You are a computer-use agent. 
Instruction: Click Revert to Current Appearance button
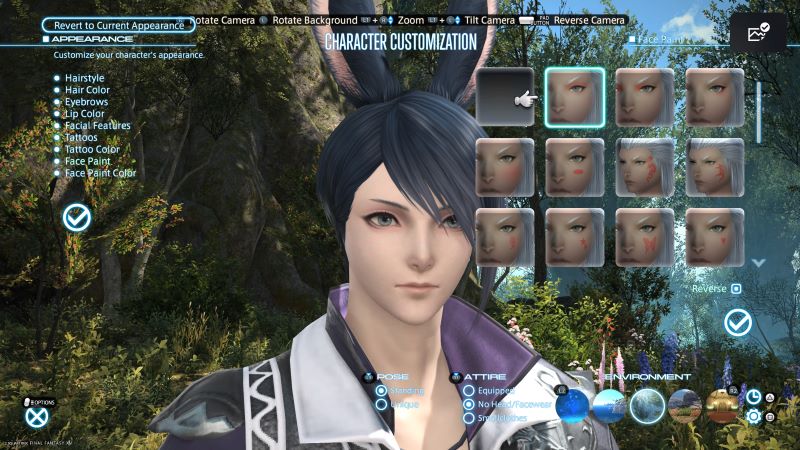[x=119, y=24]
